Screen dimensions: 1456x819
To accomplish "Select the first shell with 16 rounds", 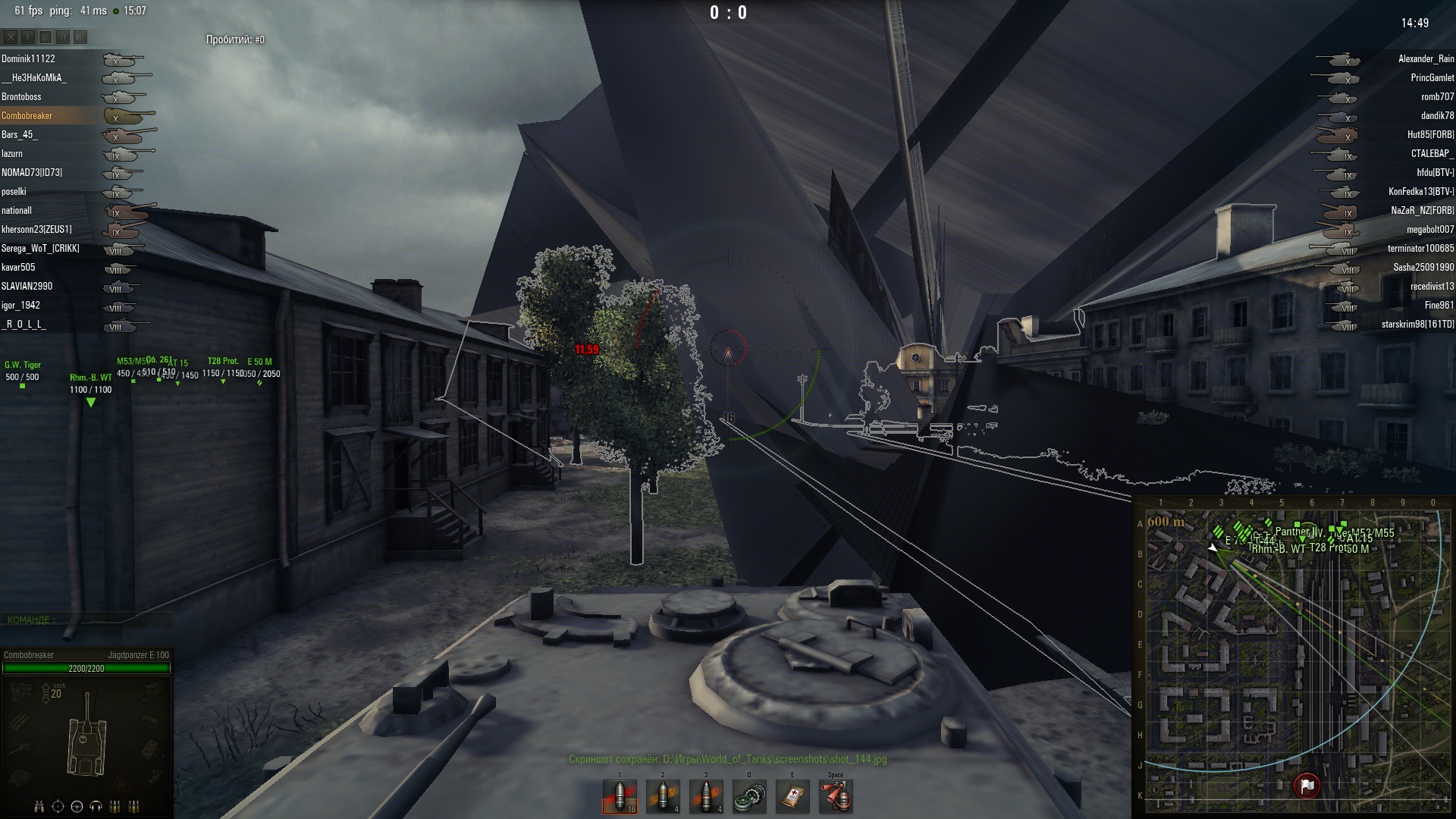I will [620, 797].
